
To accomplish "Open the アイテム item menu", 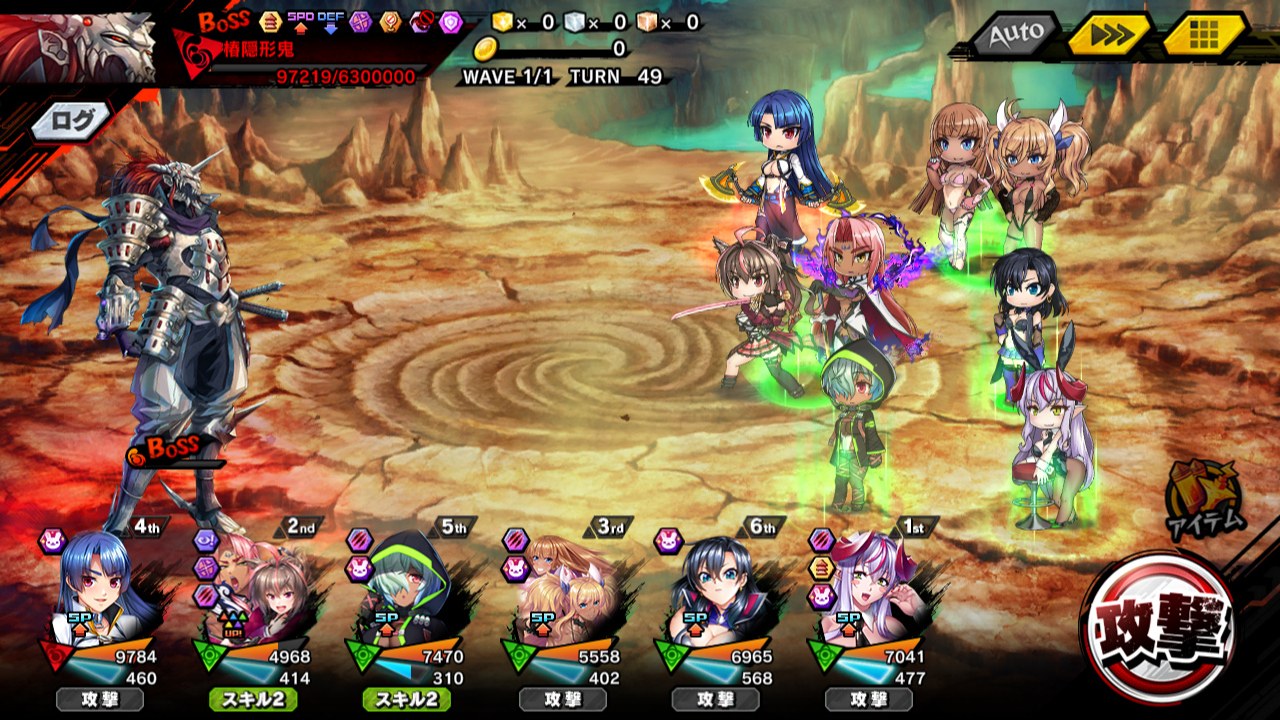I will pyautogui.click(x=1204, y=497).
